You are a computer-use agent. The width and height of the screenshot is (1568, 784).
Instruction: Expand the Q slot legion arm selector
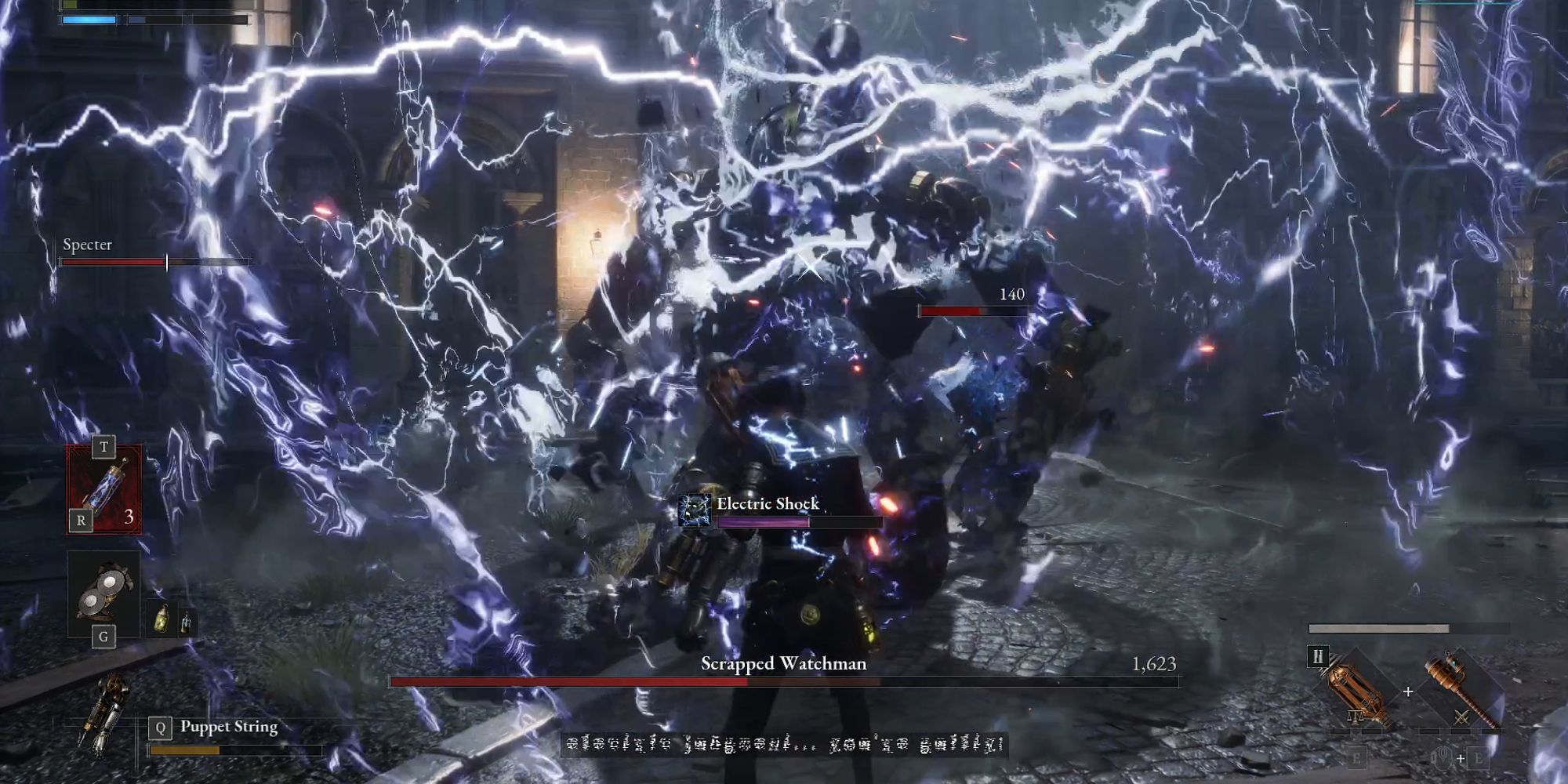point(161,727)
